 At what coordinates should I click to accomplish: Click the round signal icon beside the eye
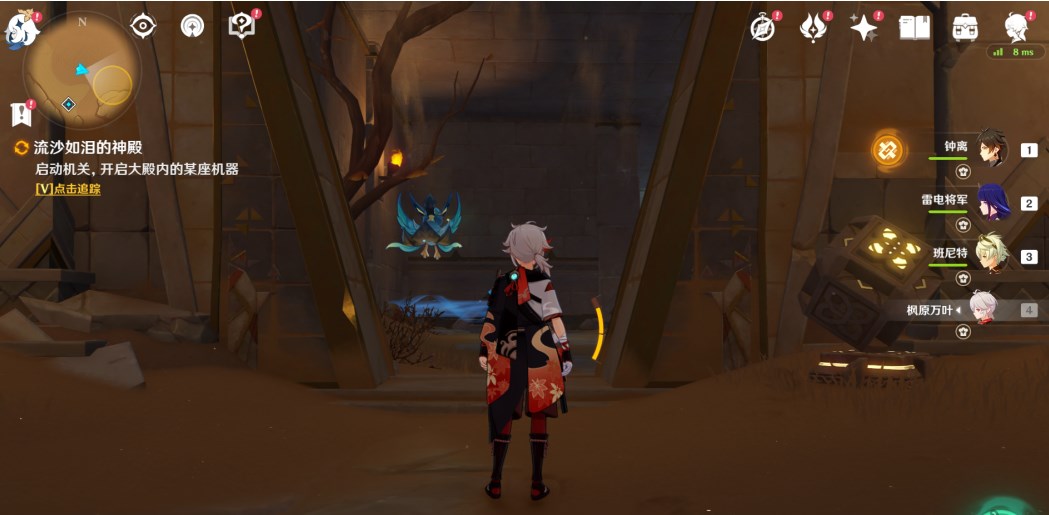tap(192, 26)
